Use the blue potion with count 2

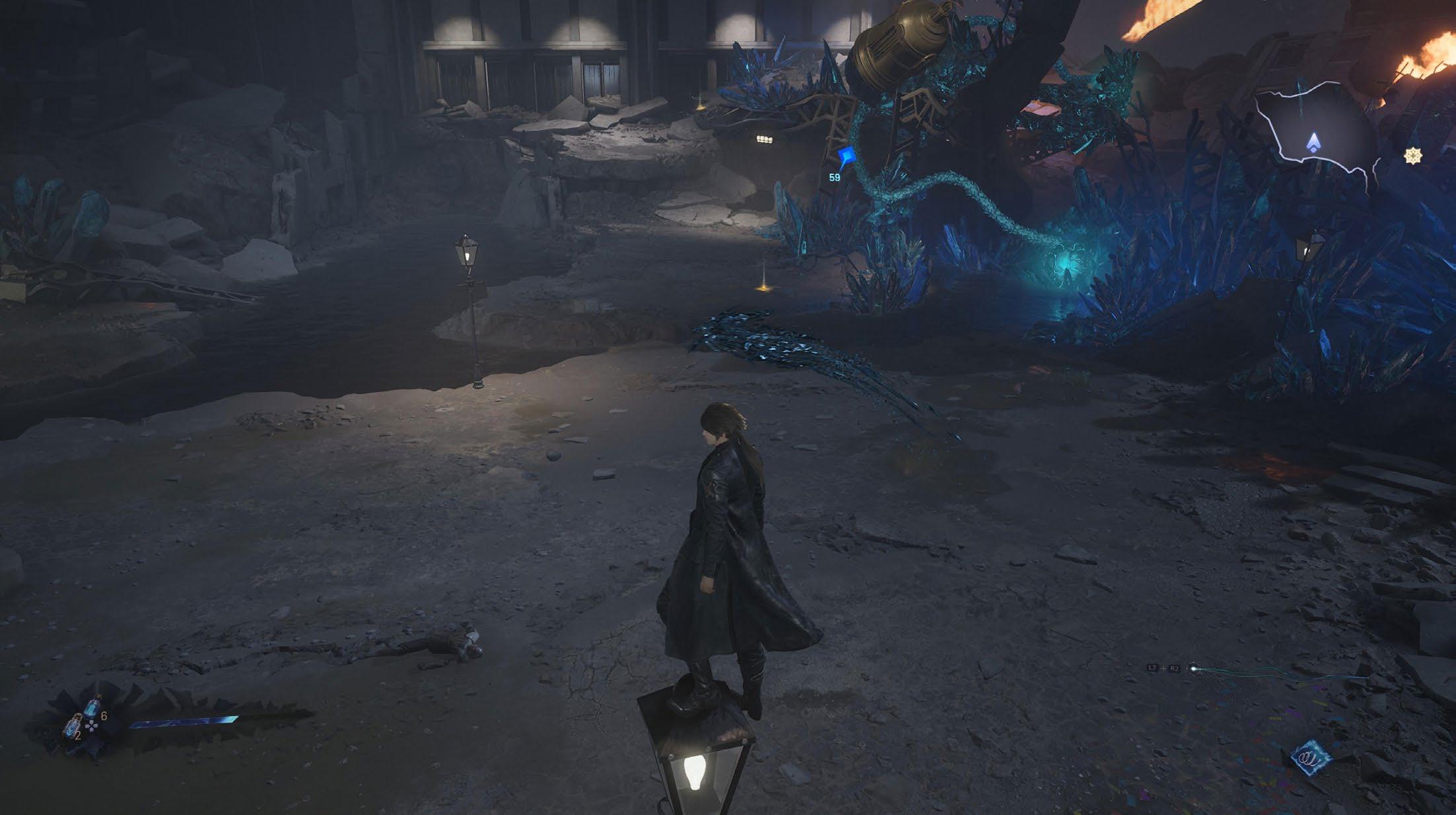point(71,726)
